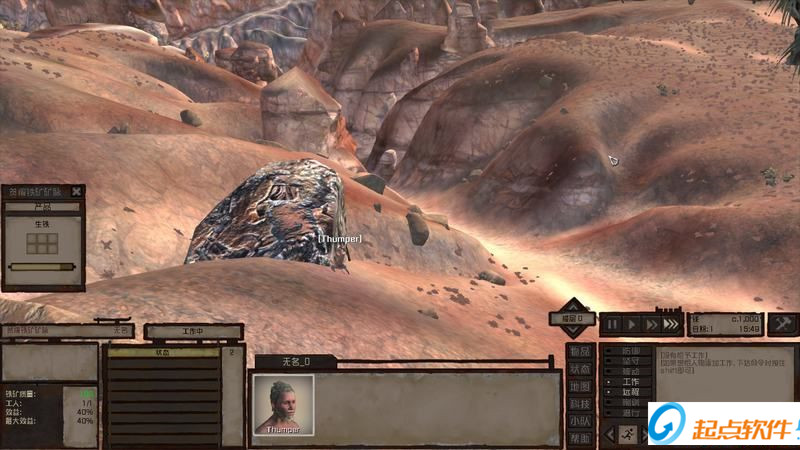The image size is (800, 450).
Task: Select the Thumper character portrait
Action: click(x=283, y=404)
